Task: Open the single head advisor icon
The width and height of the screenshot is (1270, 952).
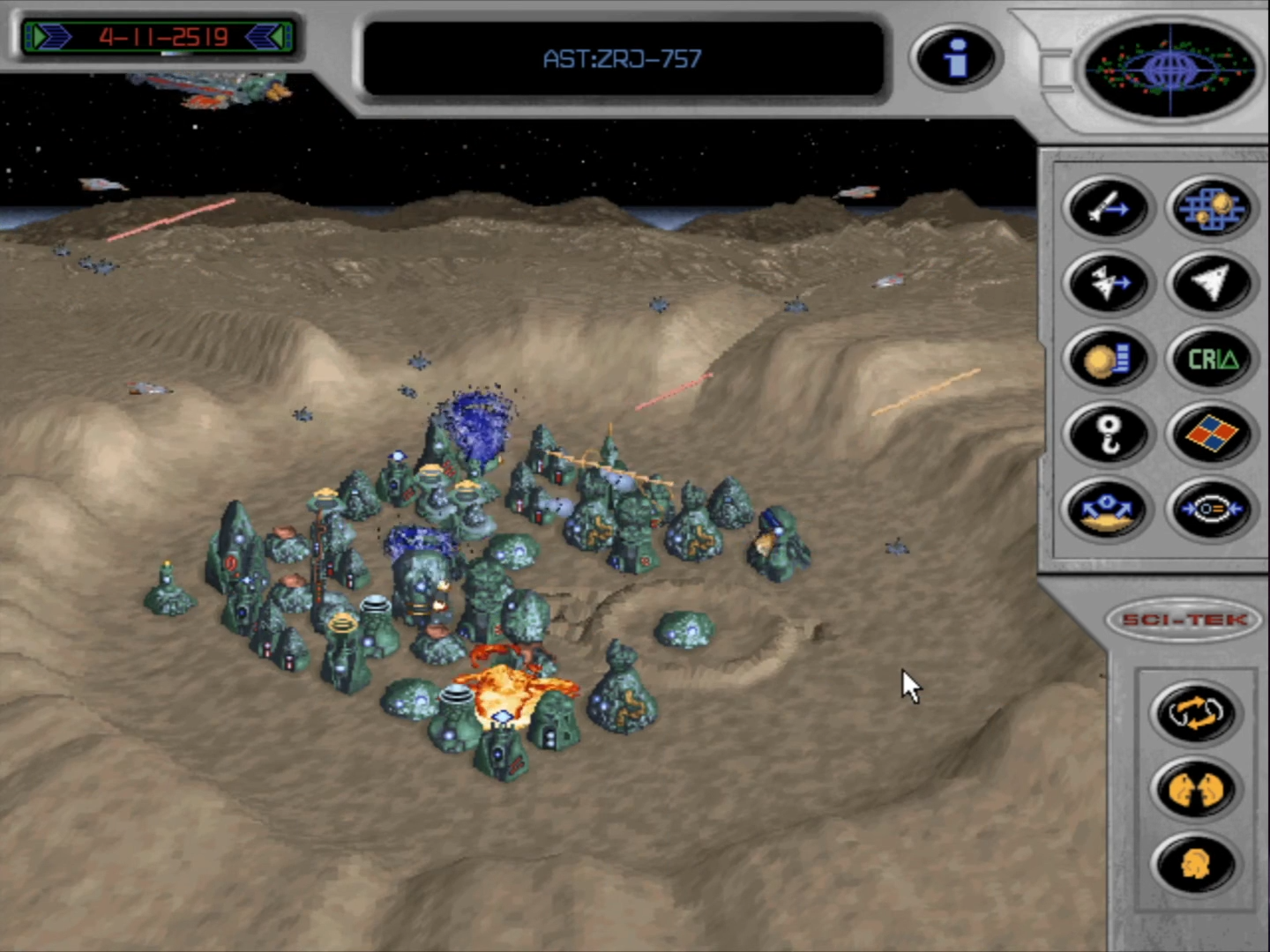Action: tap(1195, 864)
